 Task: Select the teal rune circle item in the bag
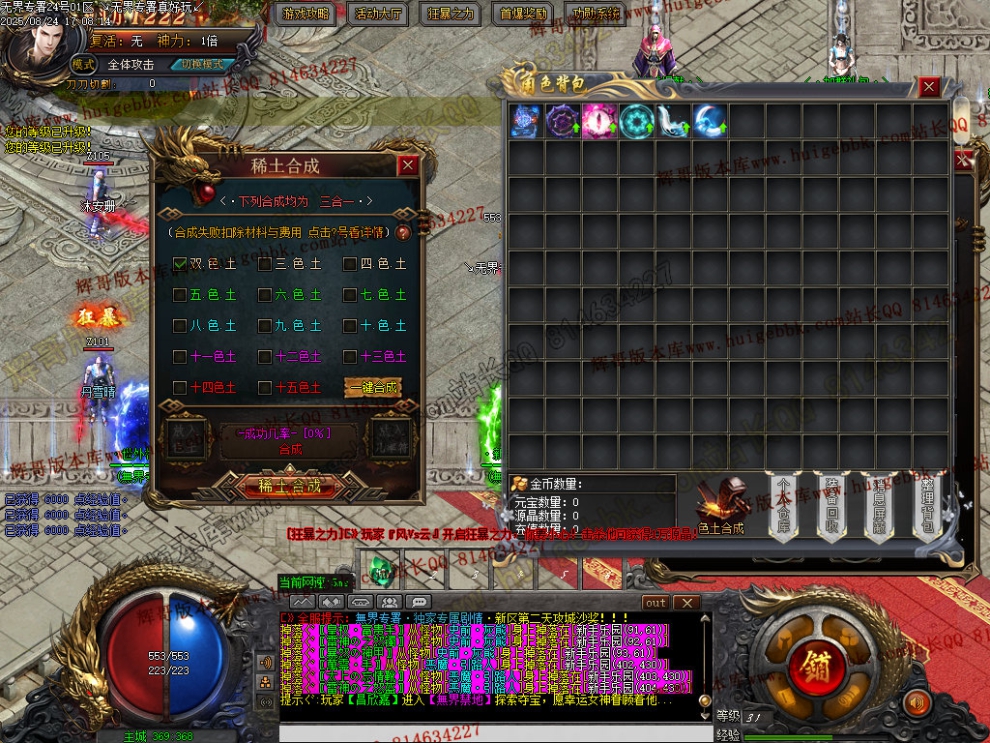636,121
